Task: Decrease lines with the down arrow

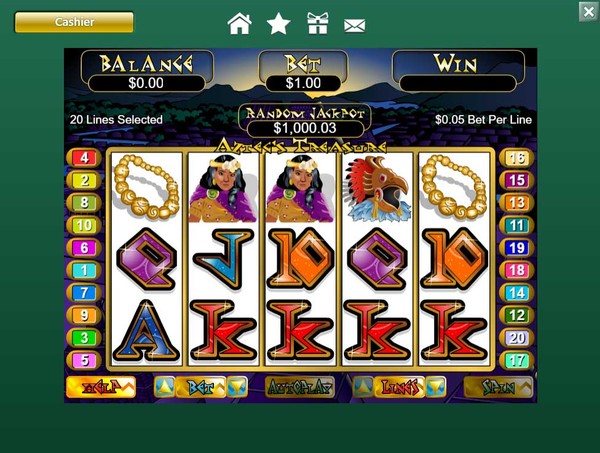Action: [436, 387]
